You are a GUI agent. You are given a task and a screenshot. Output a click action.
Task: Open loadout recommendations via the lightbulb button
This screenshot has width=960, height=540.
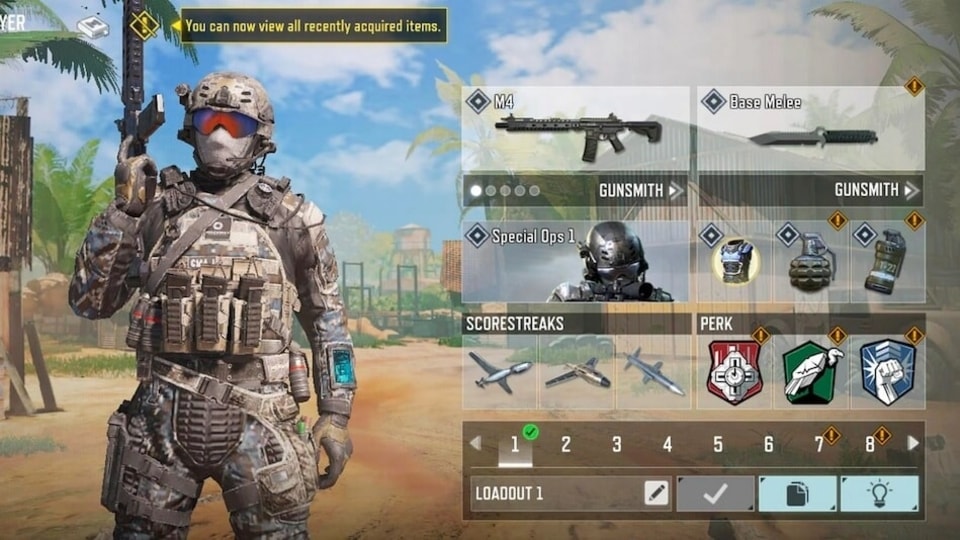[x=879, y=493]
